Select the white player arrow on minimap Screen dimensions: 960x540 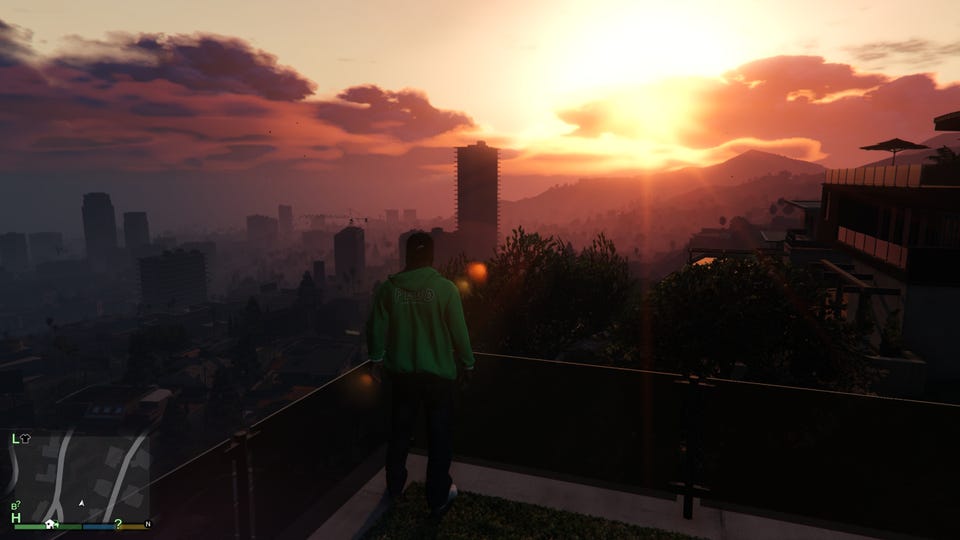point(81,503)
